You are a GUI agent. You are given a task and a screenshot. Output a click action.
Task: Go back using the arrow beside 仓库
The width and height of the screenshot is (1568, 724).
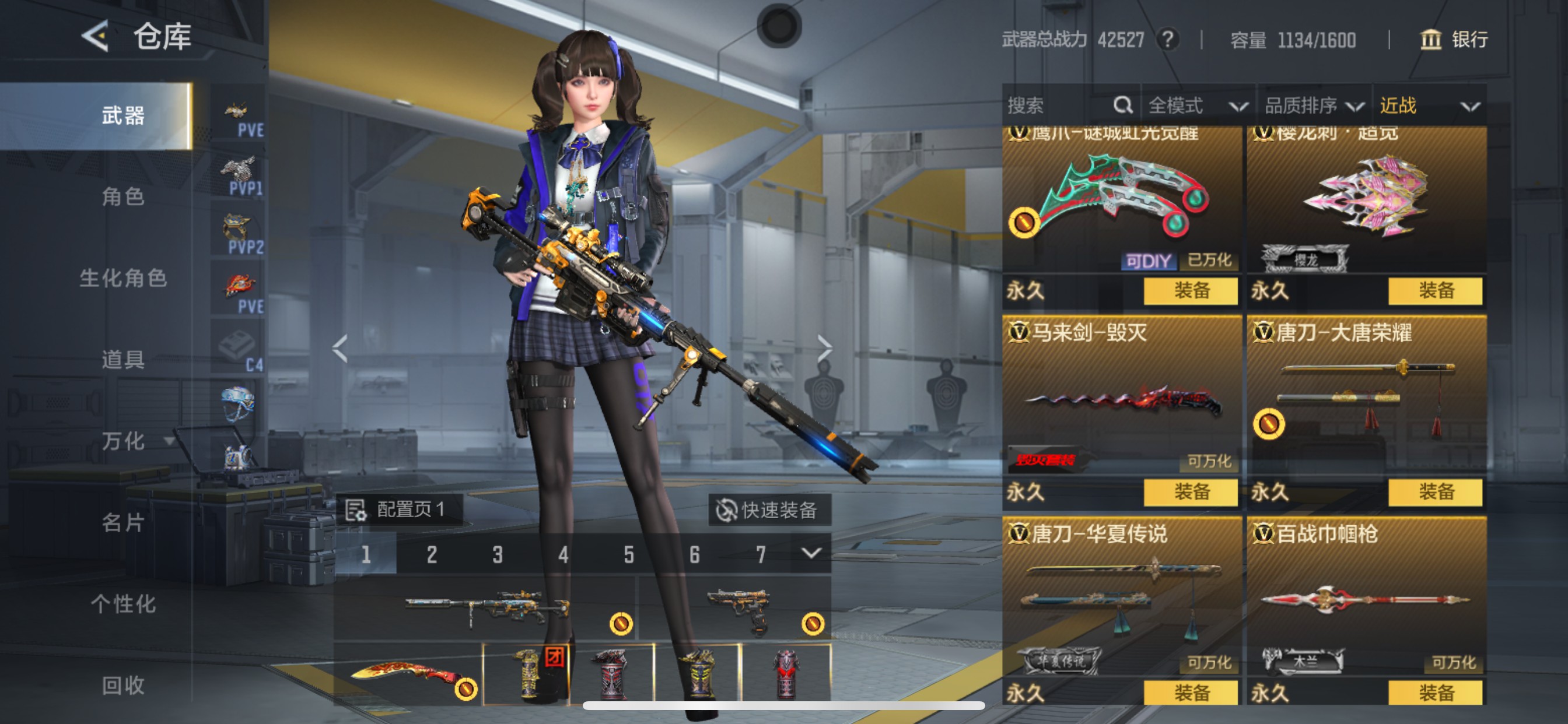pyautogui.click(x=96, y=37)
